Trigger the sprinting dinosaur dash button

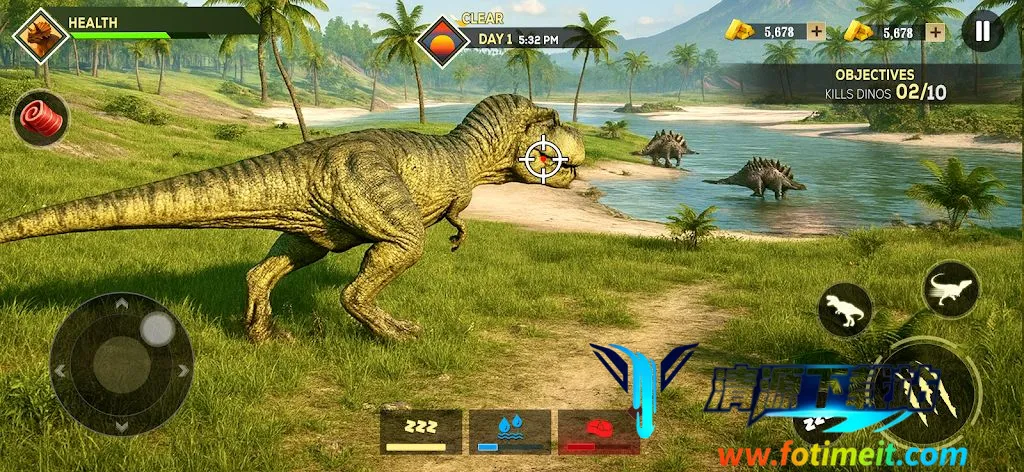950,289
